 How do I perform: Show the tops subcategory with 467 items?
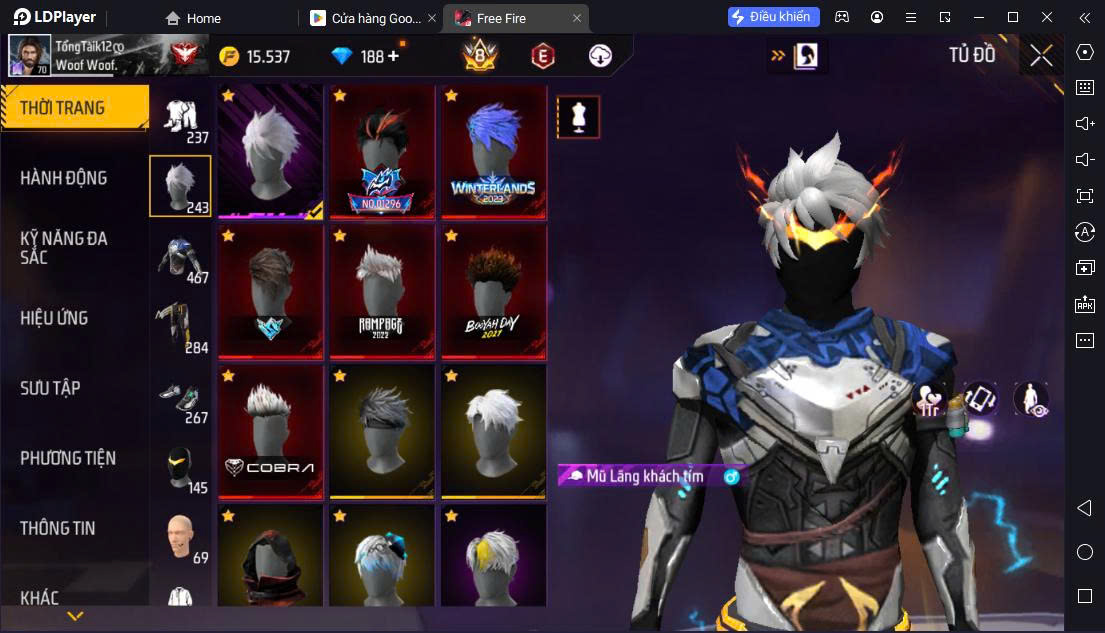[181, 258]
